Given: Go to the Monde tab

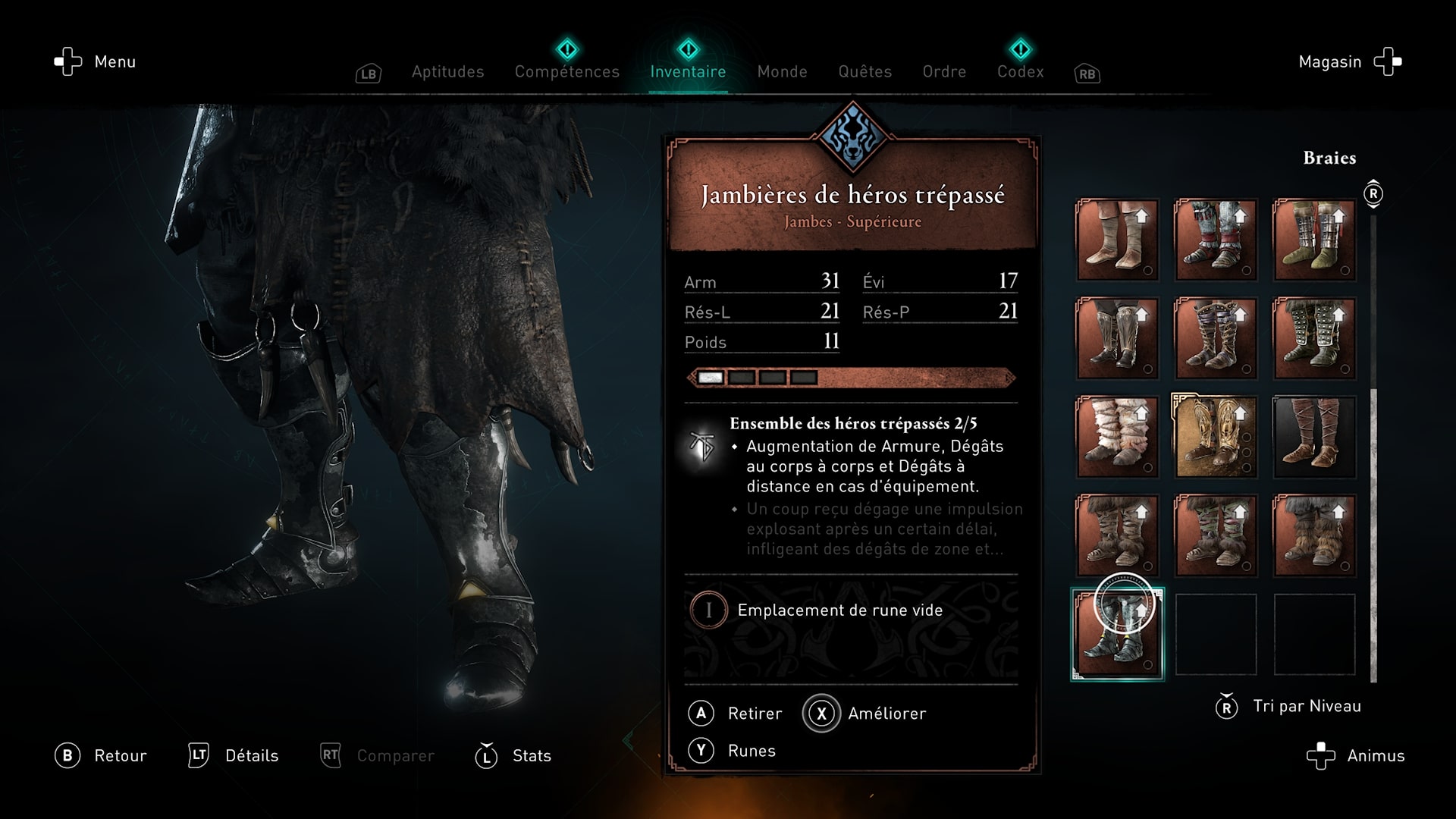Looking at the screenshot, I should (782, 71).
